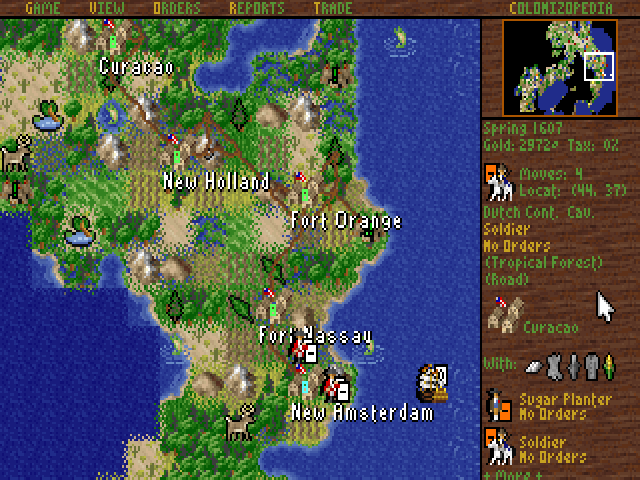Open the Reports menu
Image resolution: width=640 pixels, height=480 pixels.
pyautogui.click(x=257, y=8)
